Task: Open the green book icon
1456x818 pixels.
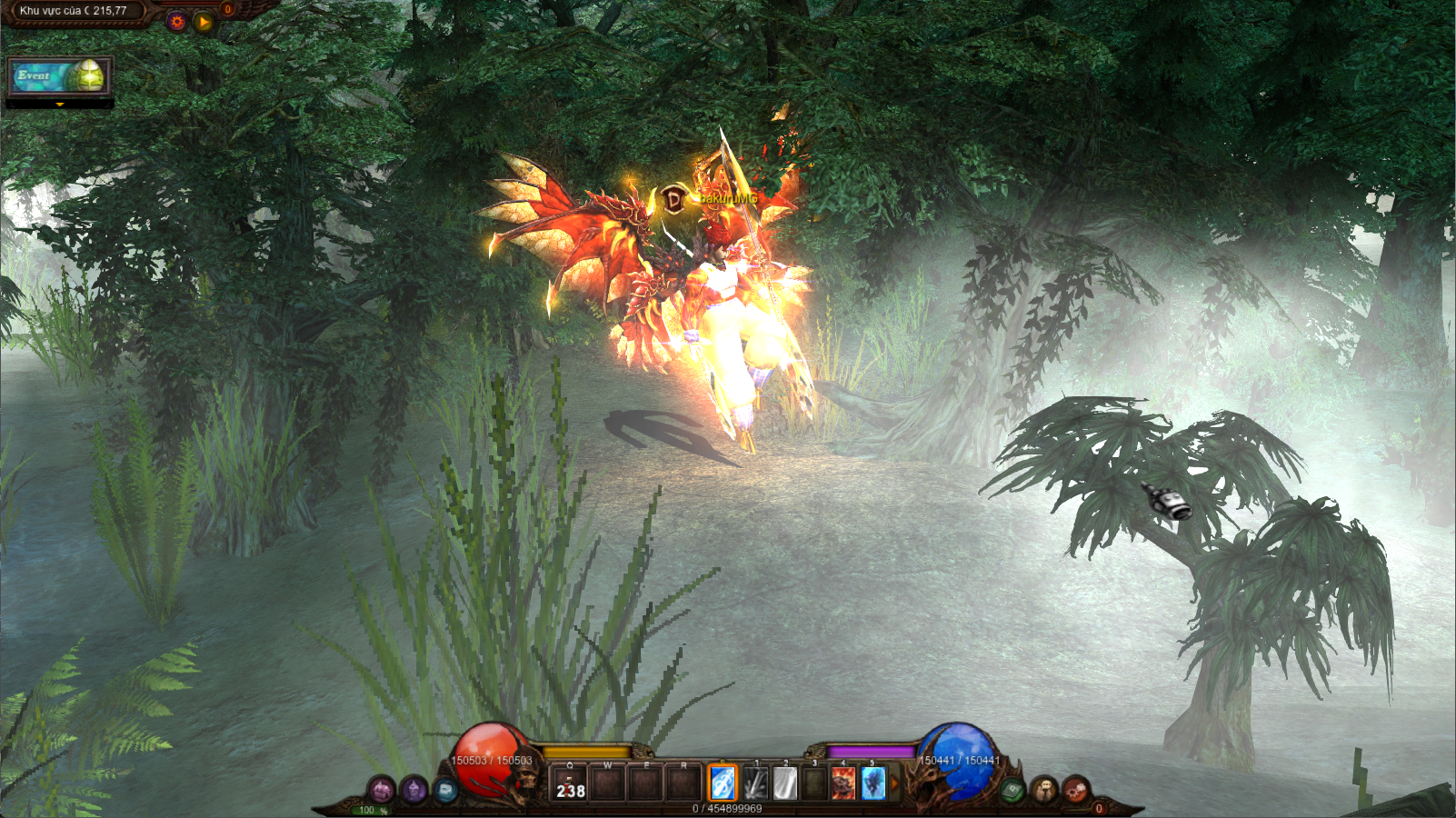Action: tap(1012, 791)
